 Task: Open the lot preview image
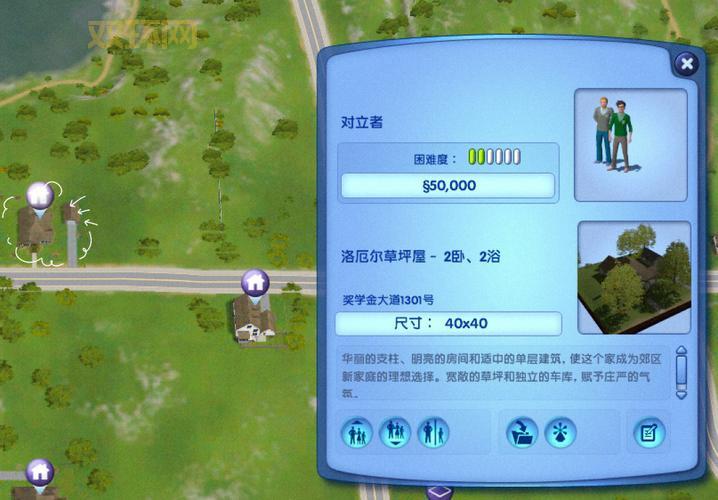pyautogui.click(x=634, y=277)
